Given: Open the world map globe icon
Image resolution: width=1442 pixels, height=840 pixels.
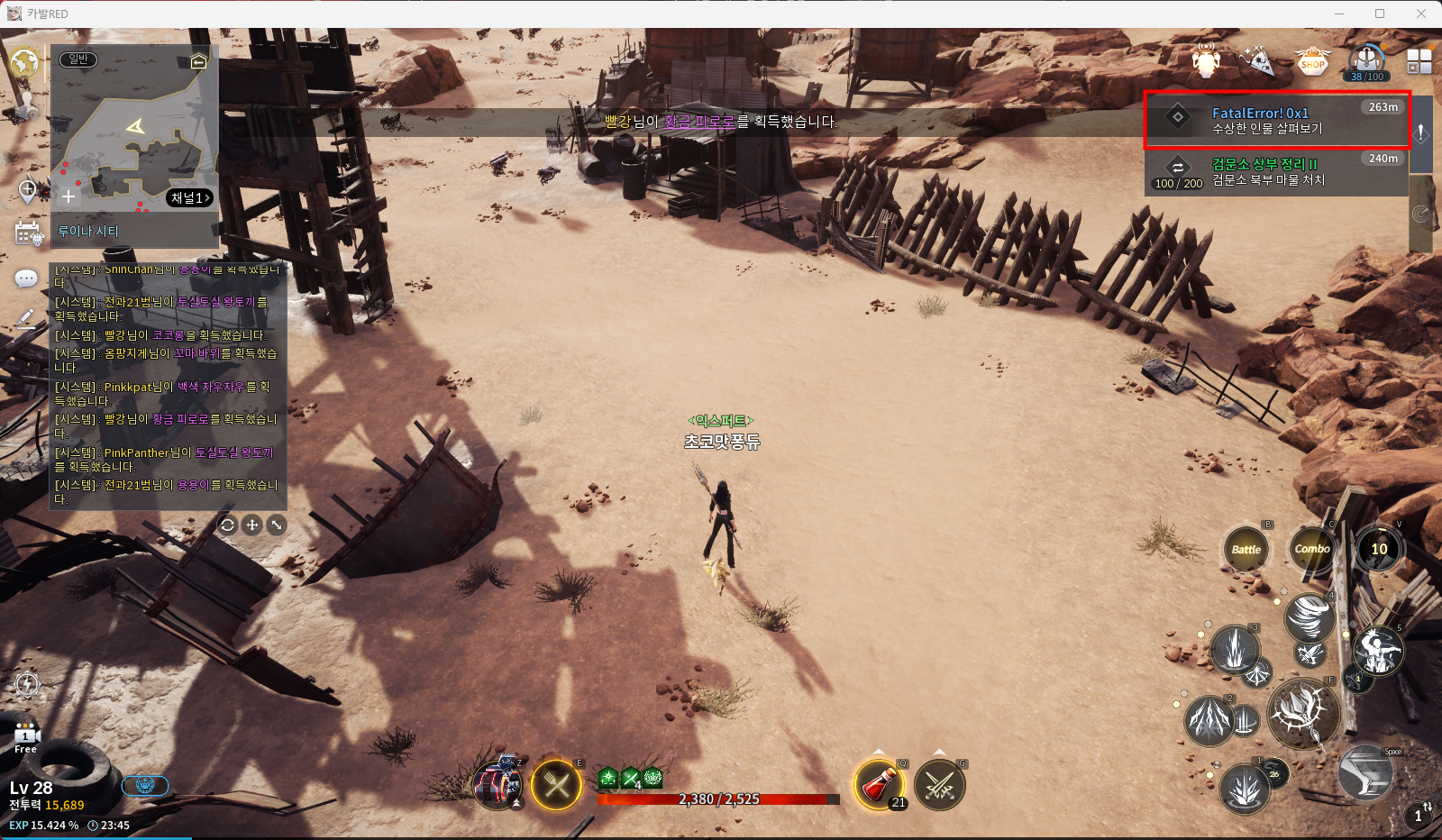Looking at the screenshot, I should [x=24, y=63].
